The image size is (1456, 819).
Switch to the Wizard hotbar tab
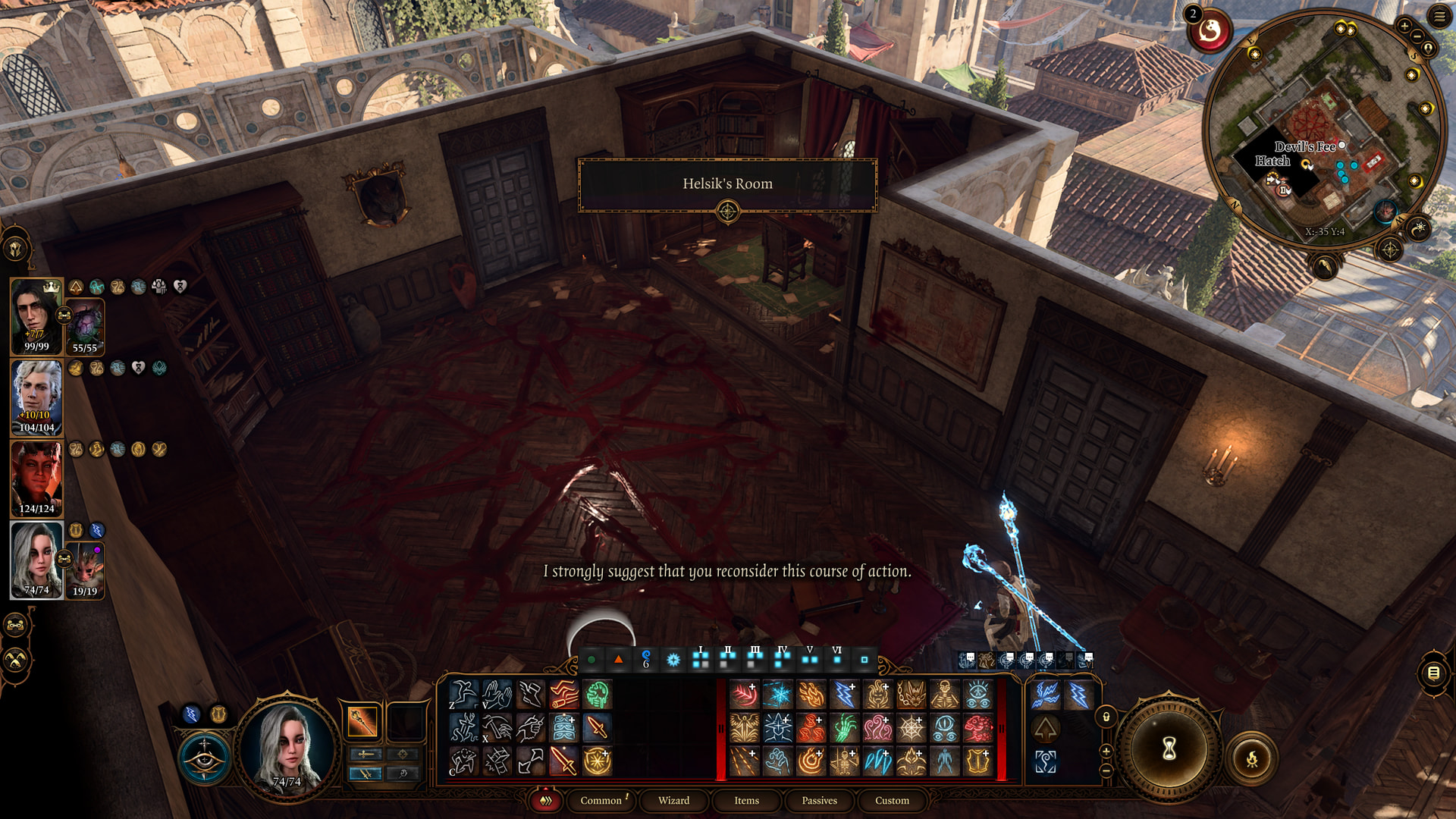[673, 801]
